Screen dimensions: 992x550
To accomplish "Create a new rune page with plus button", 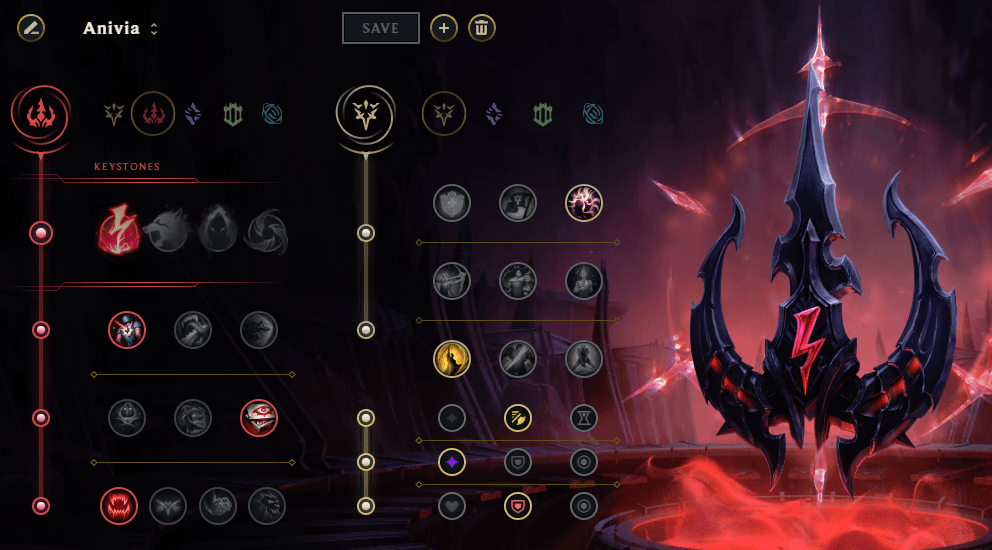I will (x=444, y=28).
